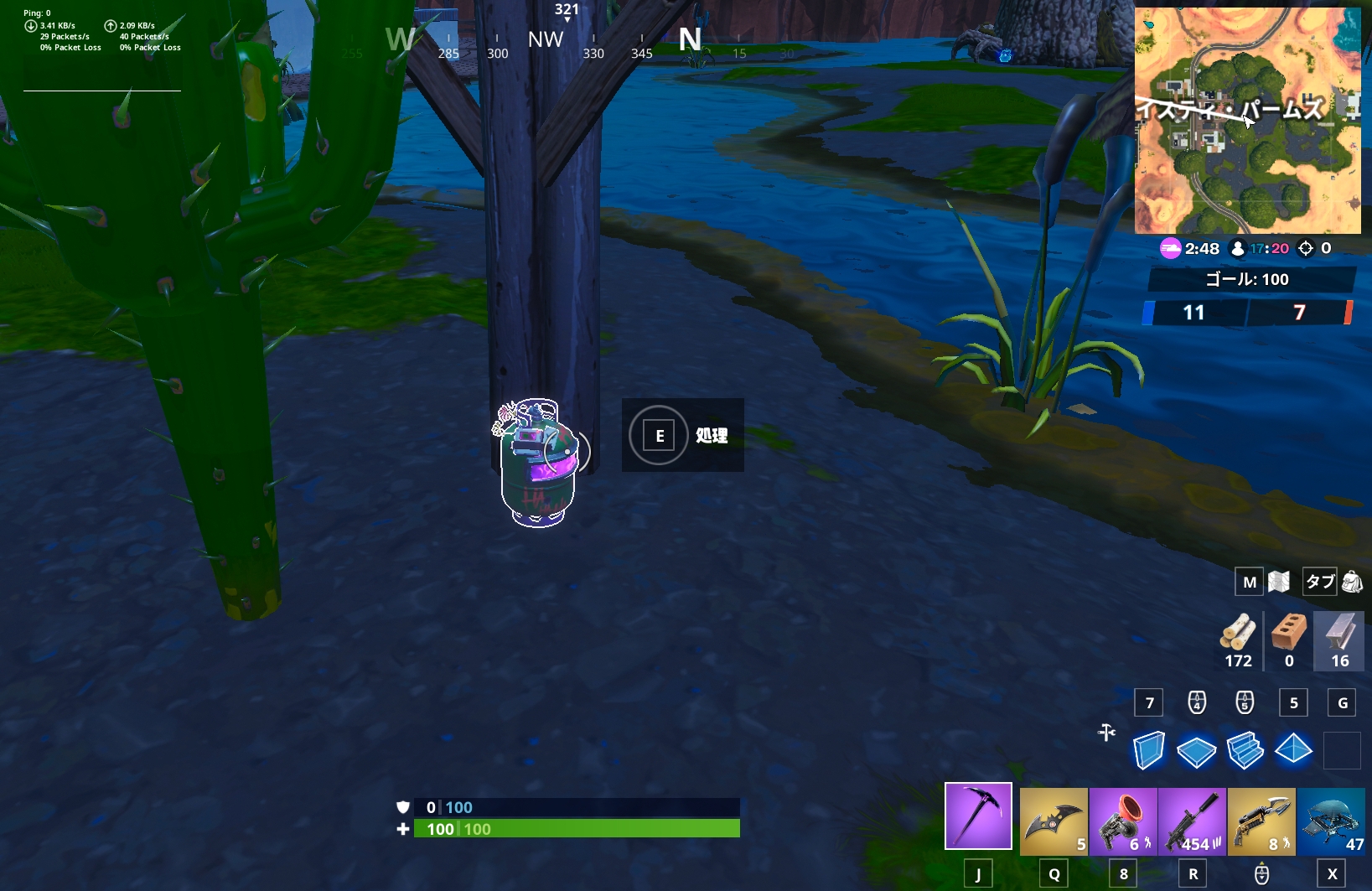The width and height of the screenshot is (1372, 891).
Task: Select the floor building piece
Action: pyautogui.click(x=1198, y=750)
